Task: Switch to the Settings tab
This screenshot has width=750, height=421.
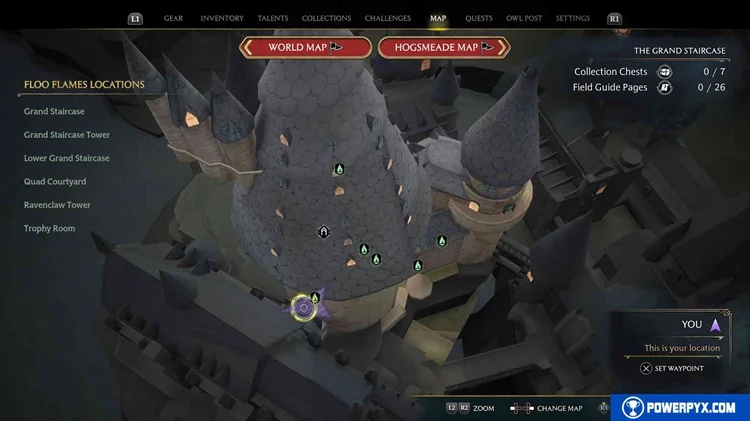Action: coord(573,18)
